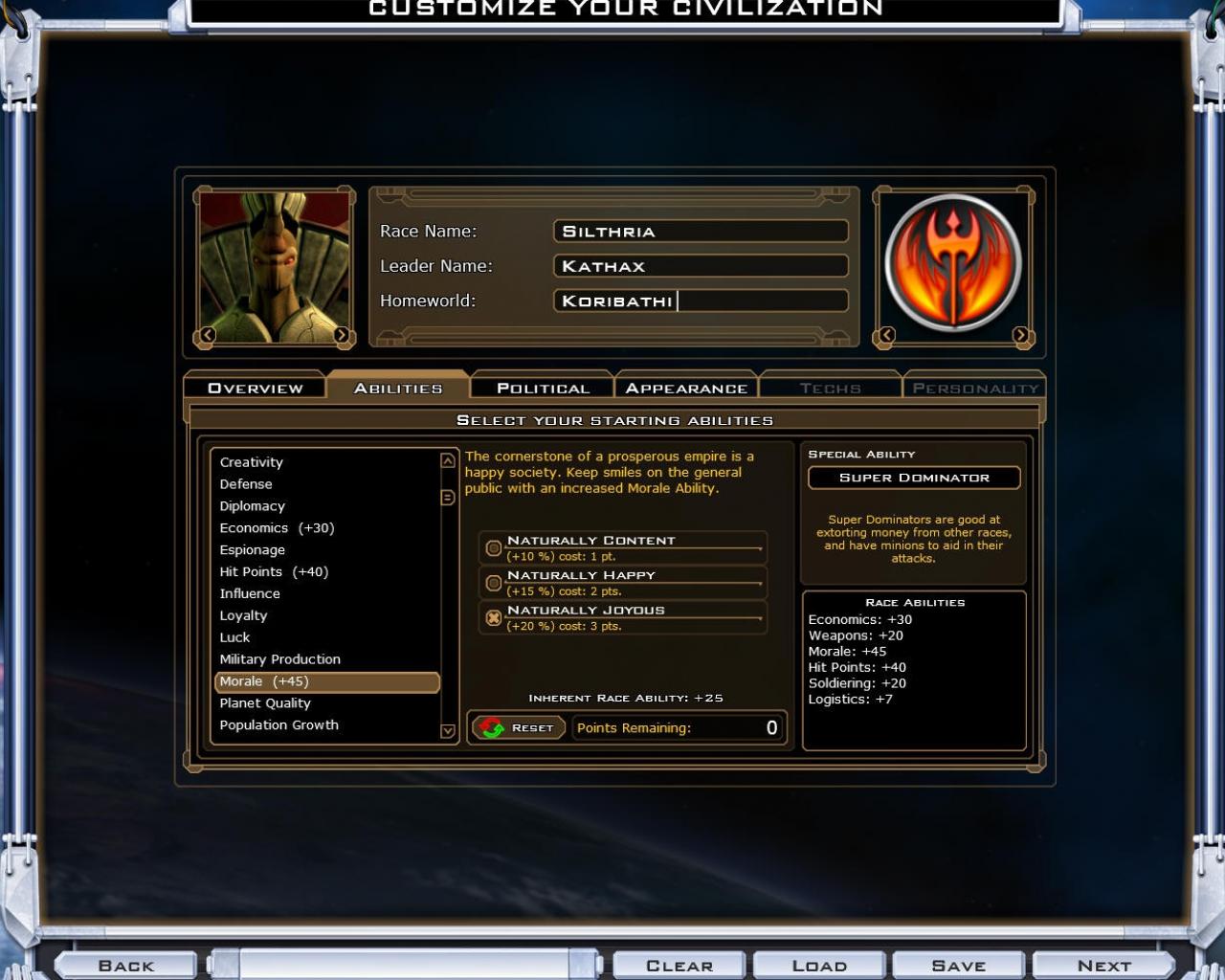Click left arrow under the civilization emblem

(885, 334)
